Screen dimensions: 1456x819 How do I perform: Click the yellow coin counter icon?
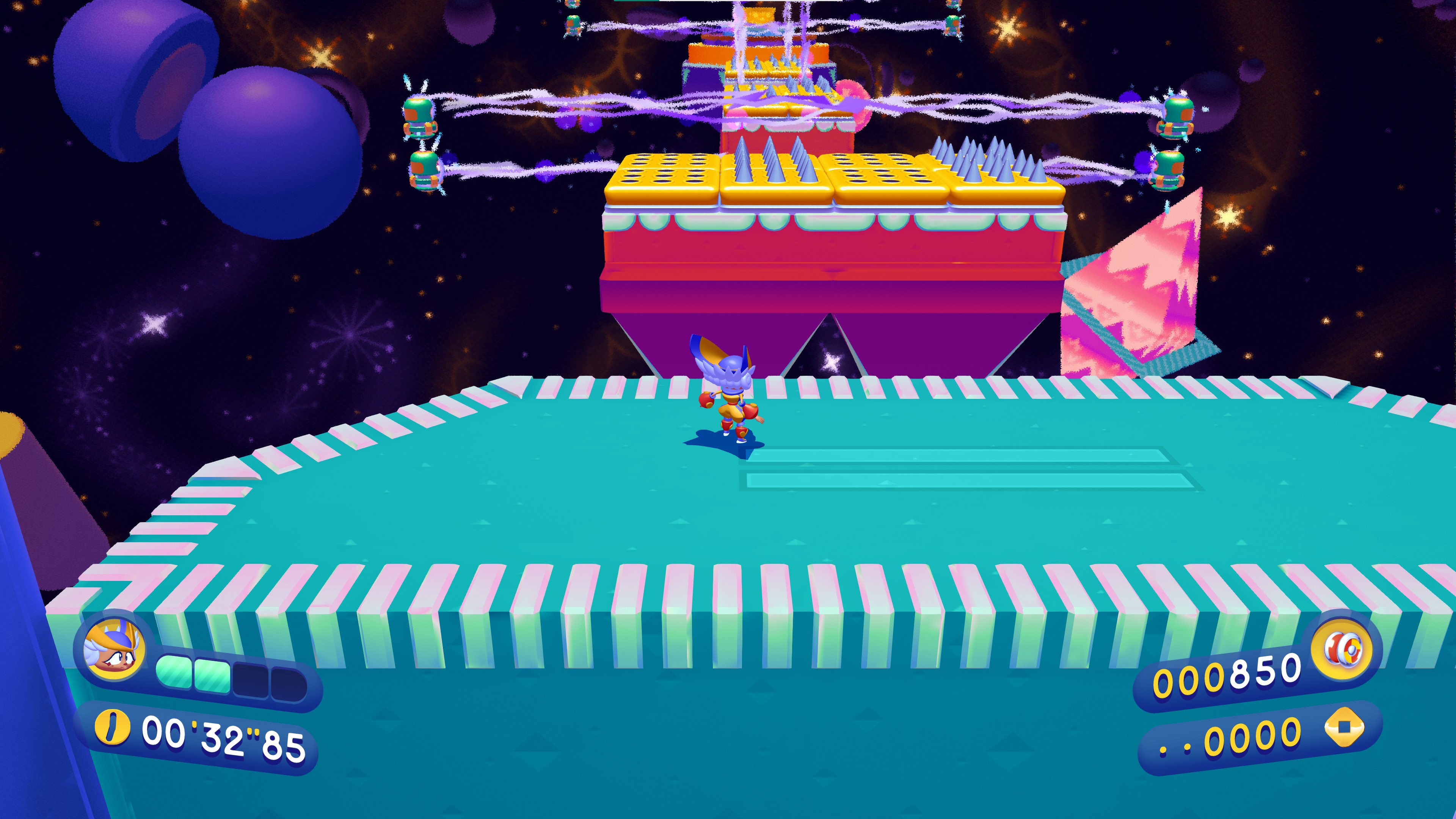(x=1344, y=728)
